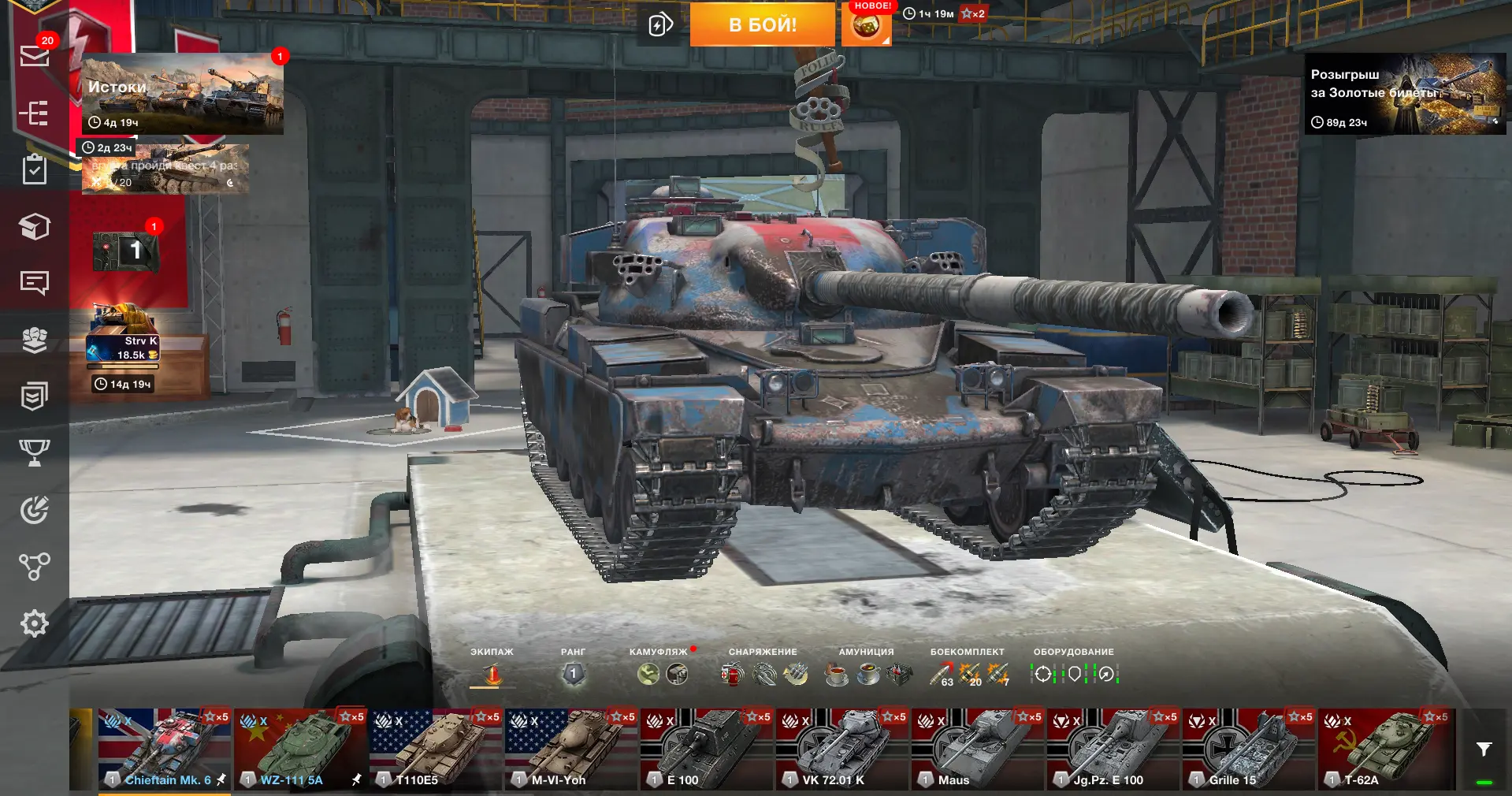Open the Камуфляж camouflage options

click(662, 674)
